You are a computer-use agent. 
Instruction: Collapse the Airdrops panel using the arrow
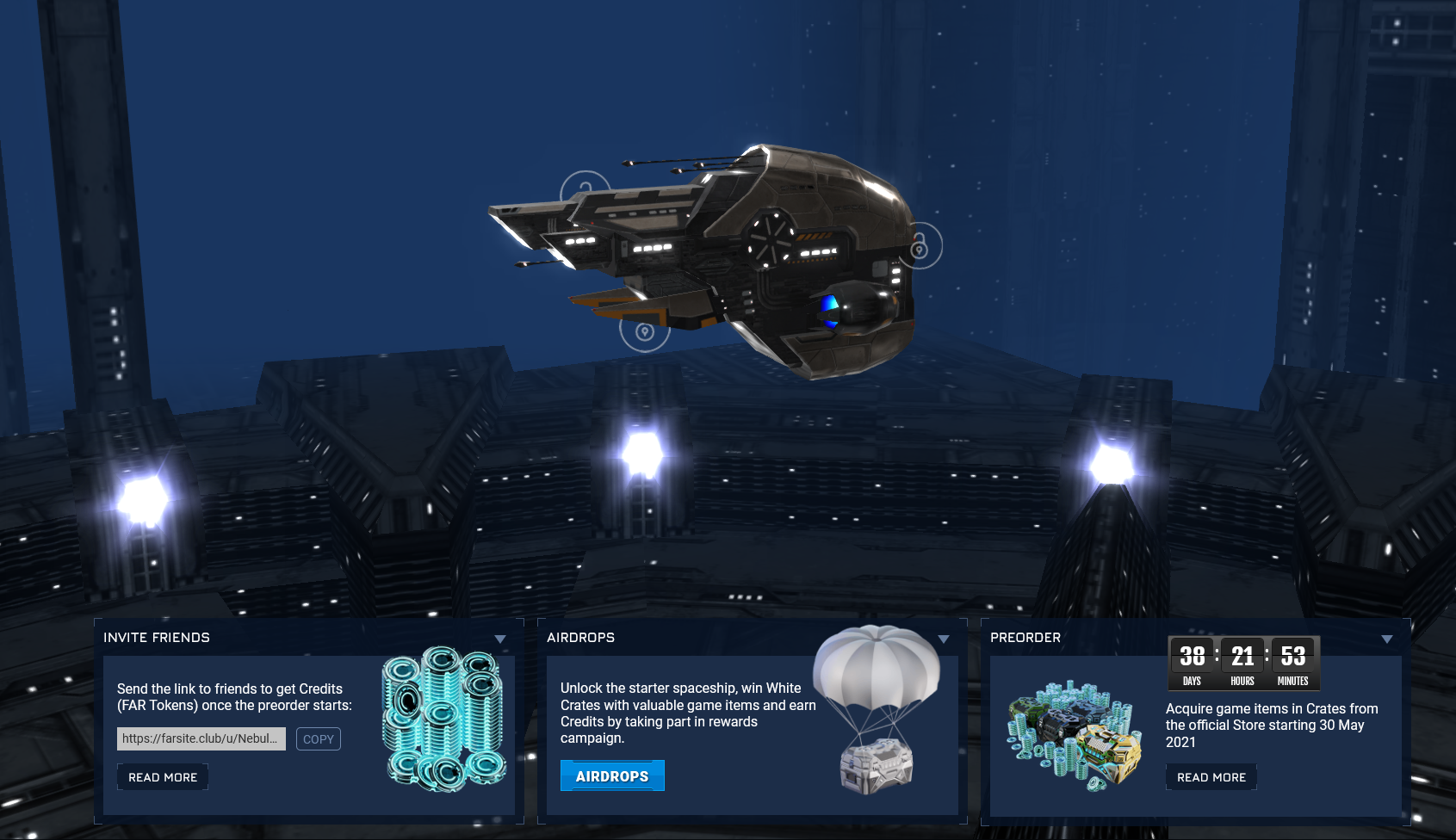point(944,638)
